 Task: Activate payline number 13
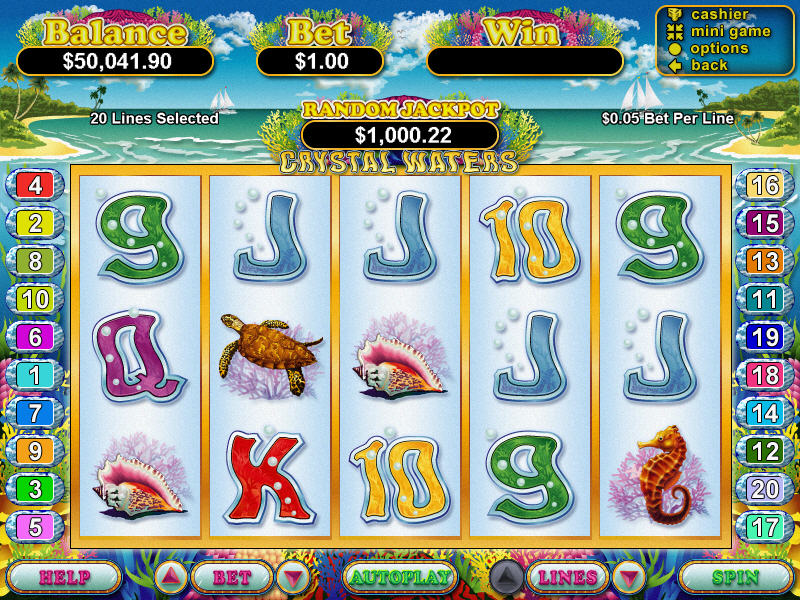point(765,261)
